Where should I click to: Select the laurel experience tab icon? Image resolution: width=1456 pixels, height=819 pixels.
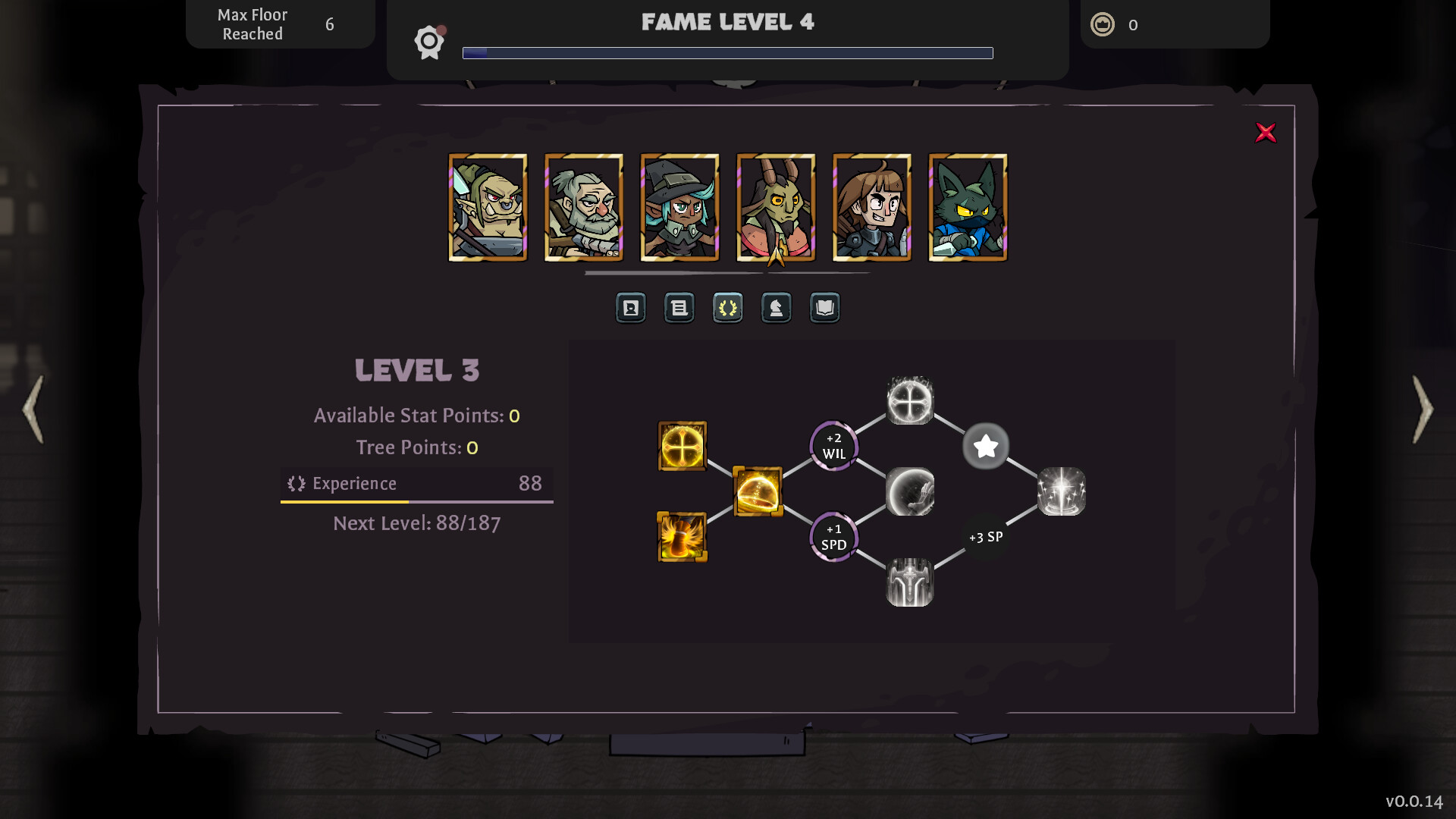tap(727, 308)
